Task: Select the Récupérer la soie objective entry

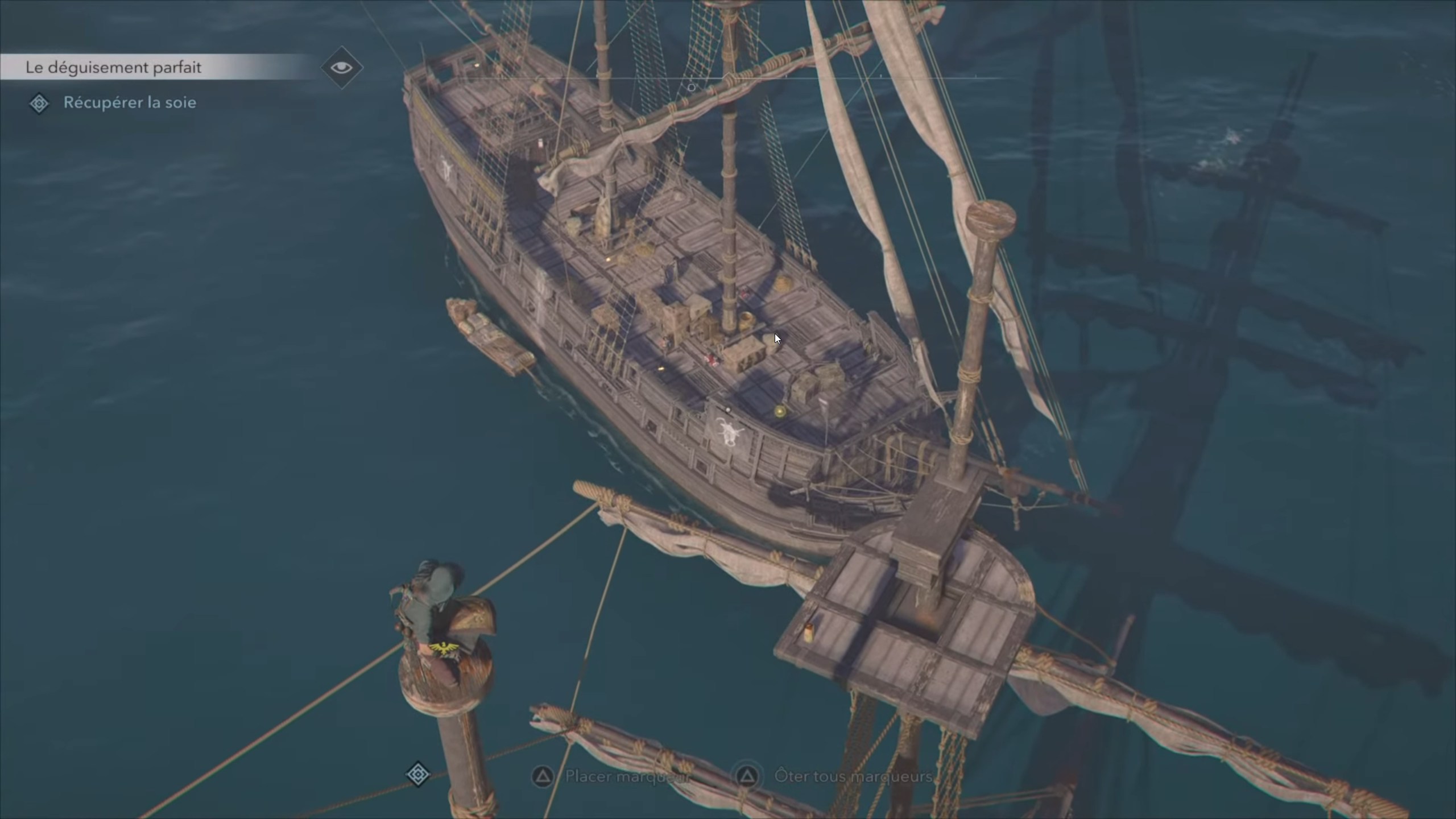Action: click(x=130, y=103)
